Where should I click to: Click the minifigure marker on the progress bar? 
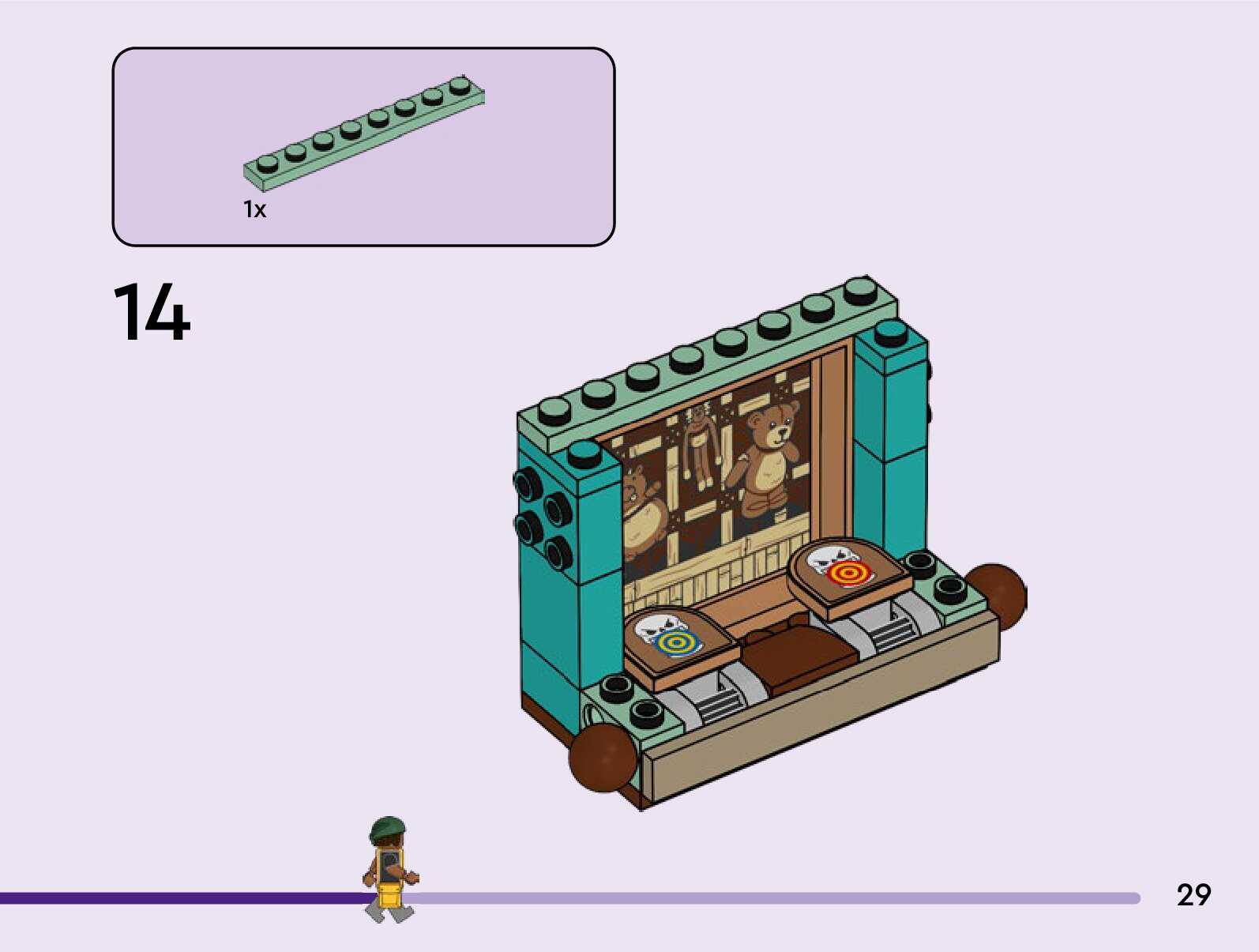[x=389, y=870]
